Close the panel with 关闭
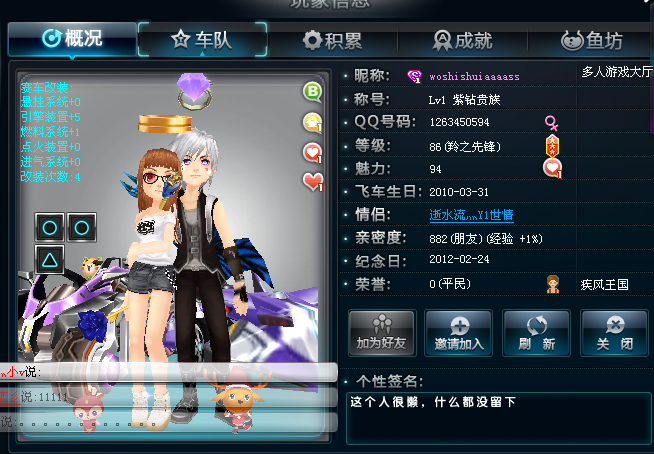Image resolution: width=654 pixels, height=454 pixels. point(614,332)
